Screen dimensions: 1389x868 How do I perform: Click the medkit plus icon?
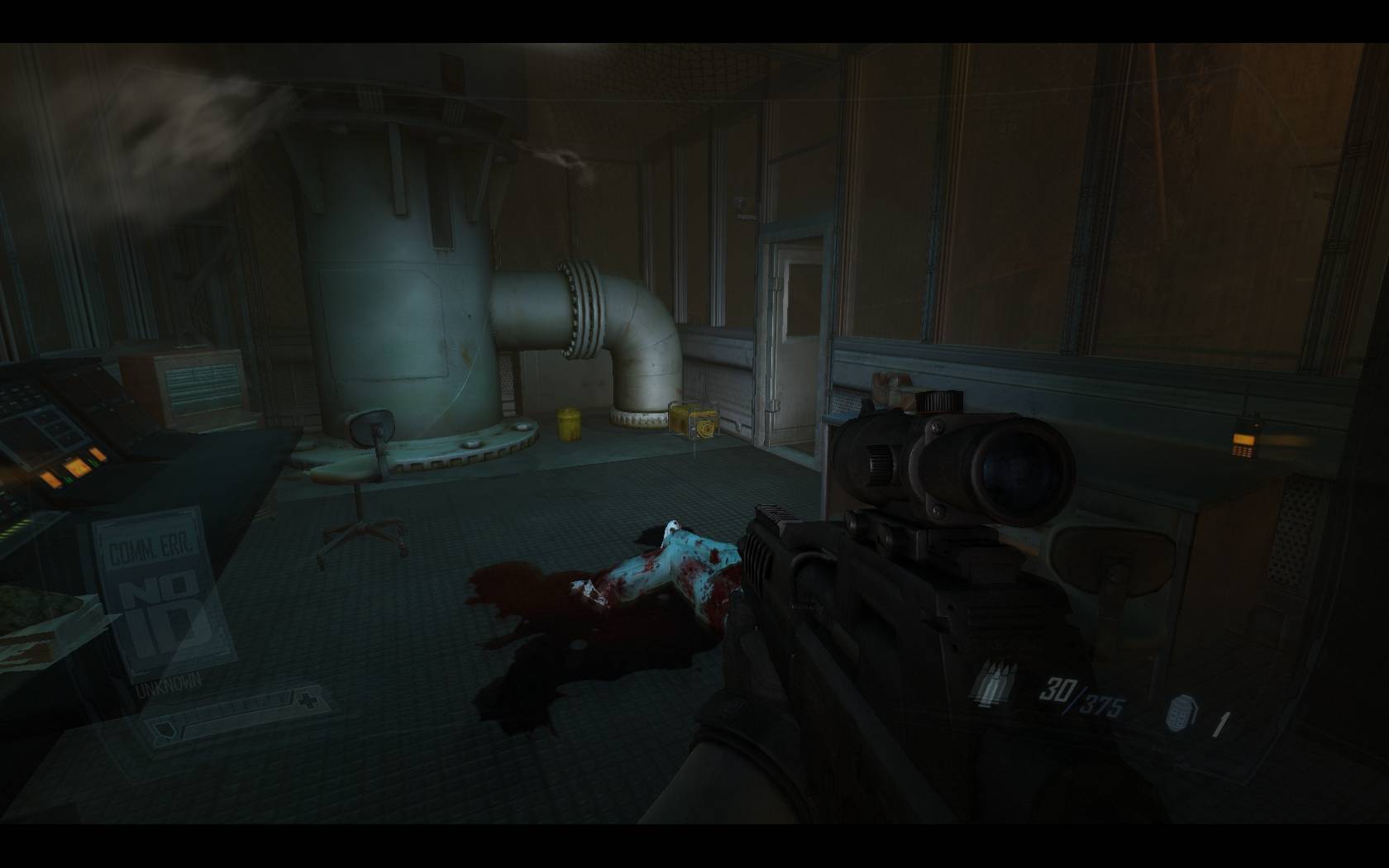point(309,702)
